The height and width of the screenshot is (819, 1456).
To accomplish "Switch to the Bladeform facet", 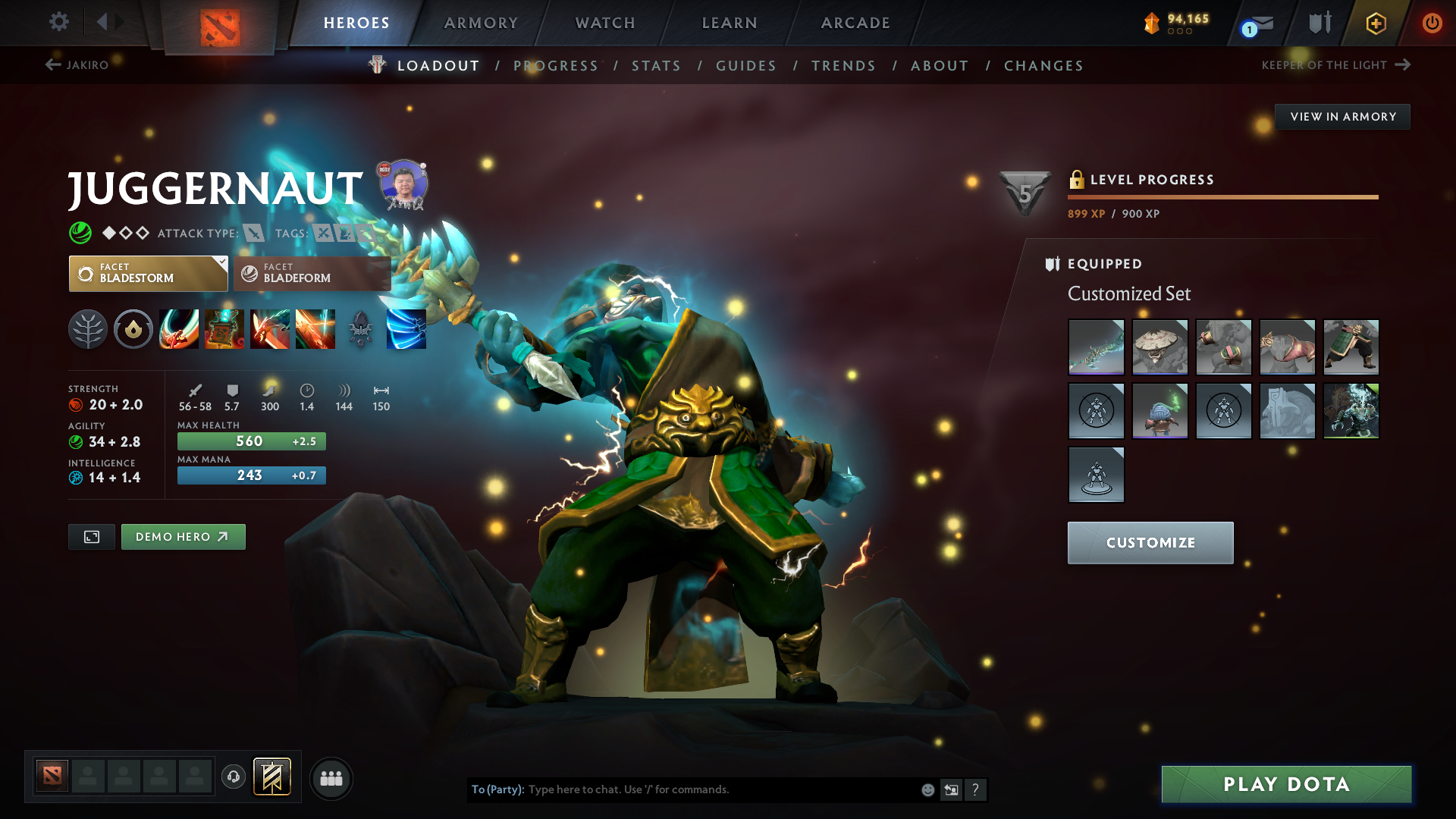I will 311,274.
